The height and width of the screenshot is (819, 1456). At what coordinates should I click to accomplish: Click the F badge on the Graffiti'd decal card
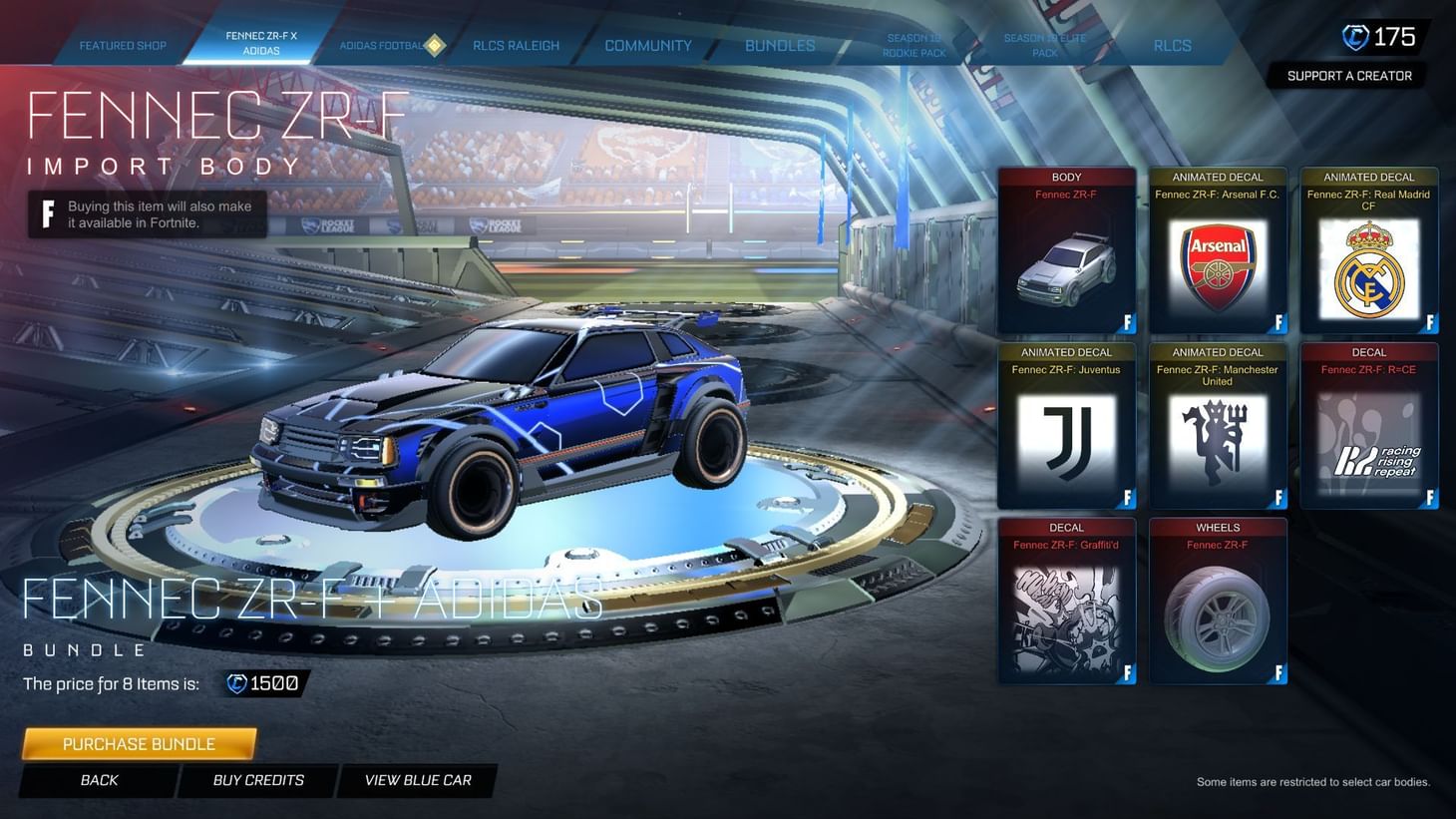pyautogui.click(x=1128, y=674)
